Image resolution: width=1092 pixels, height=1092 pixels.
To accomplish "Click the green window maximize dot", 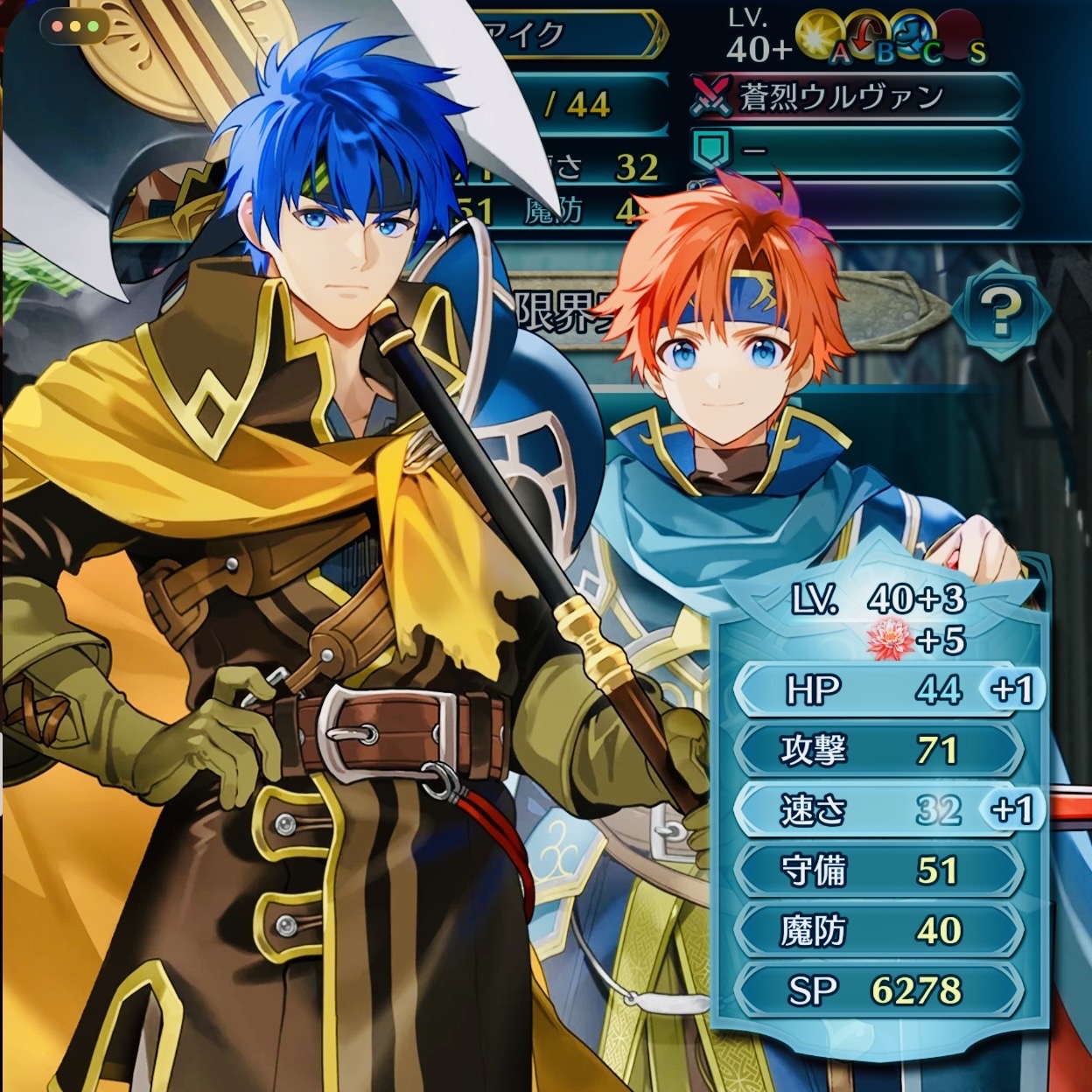I will 92,26.
